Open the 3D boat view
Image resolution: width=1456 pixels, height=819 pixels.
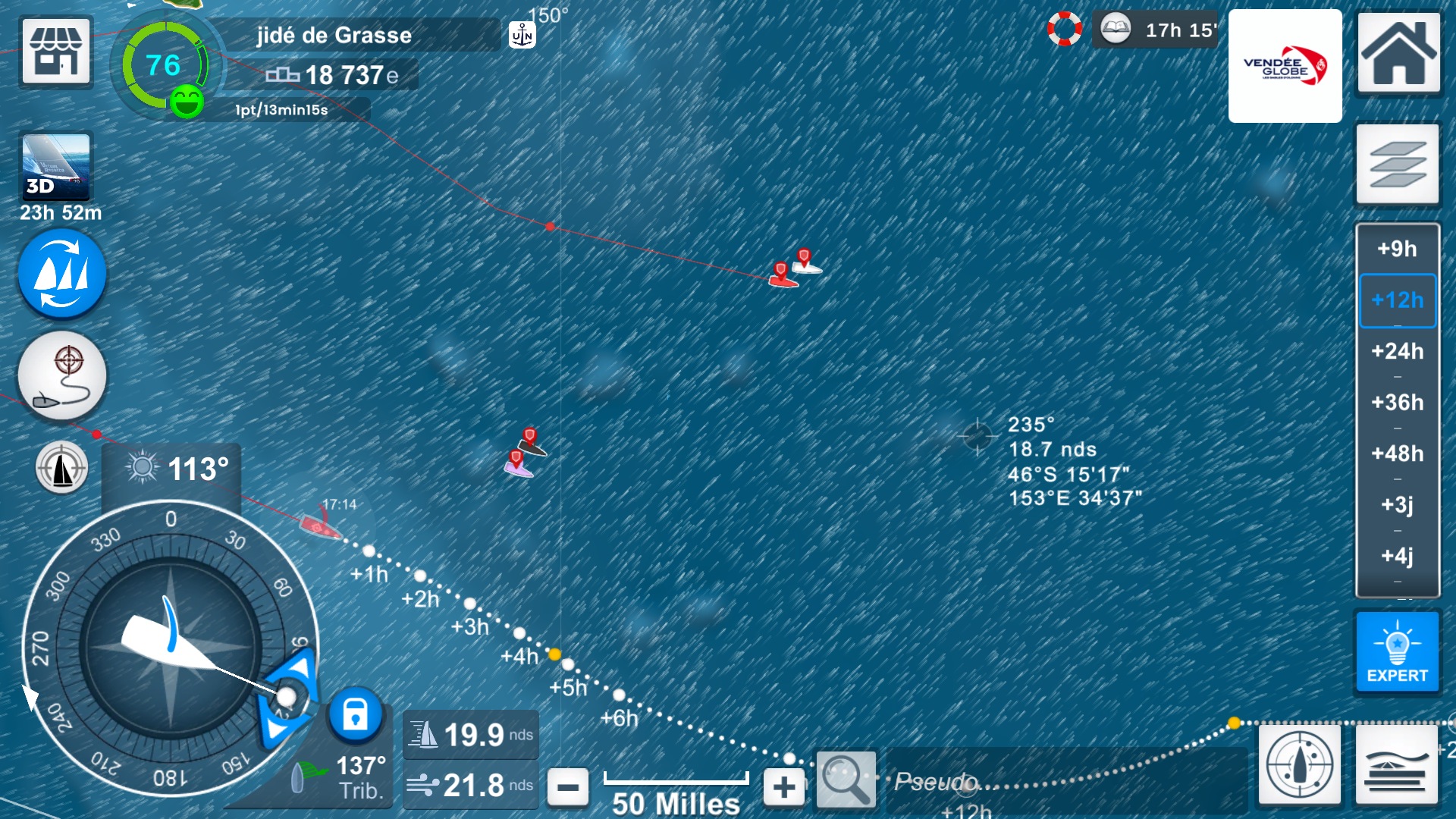click(x=56, y=168)
